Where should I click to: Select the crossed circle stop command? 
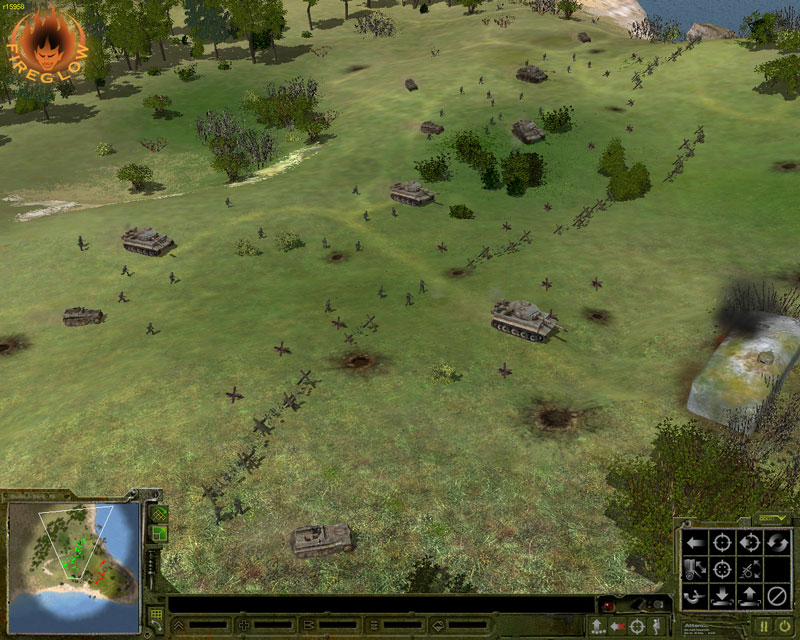[776, 597]
